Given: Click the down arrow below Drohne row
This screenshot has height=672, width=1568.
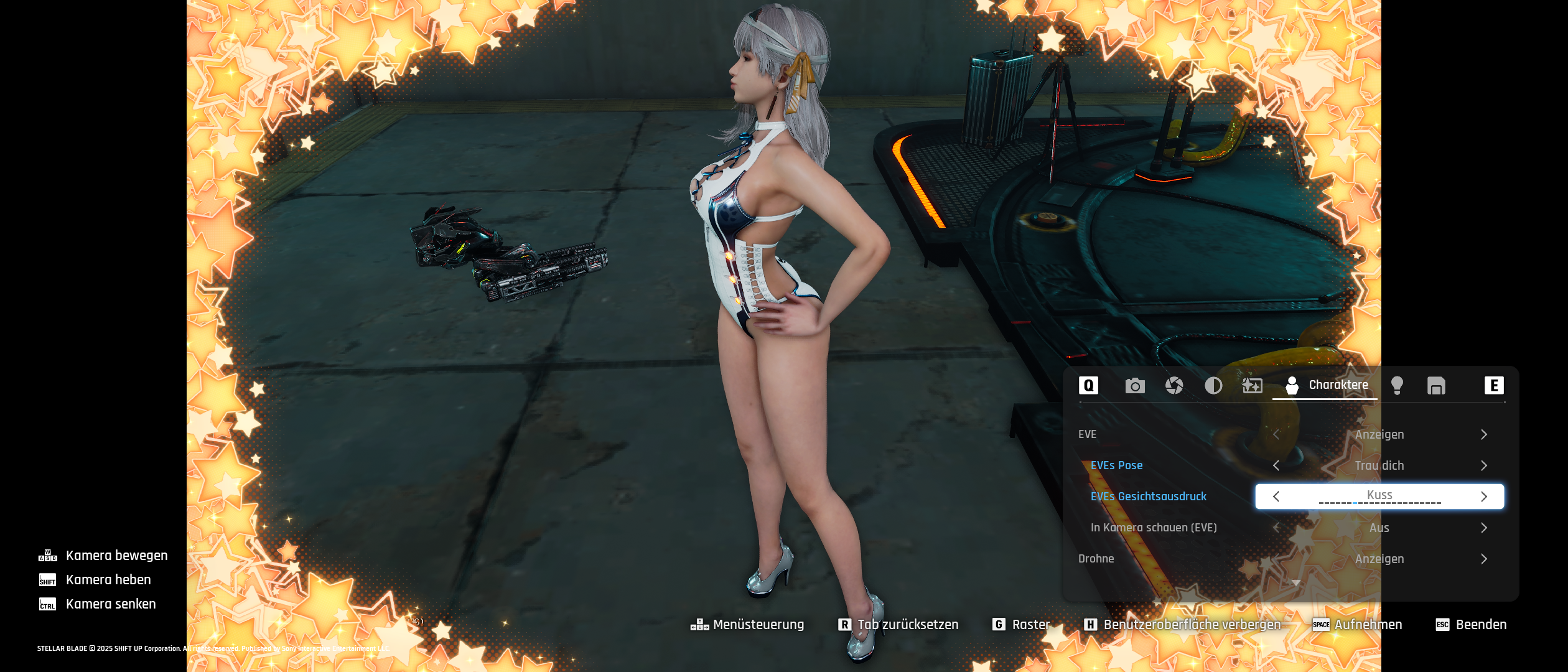Looking at the screenshot, I should (1296, 583).
